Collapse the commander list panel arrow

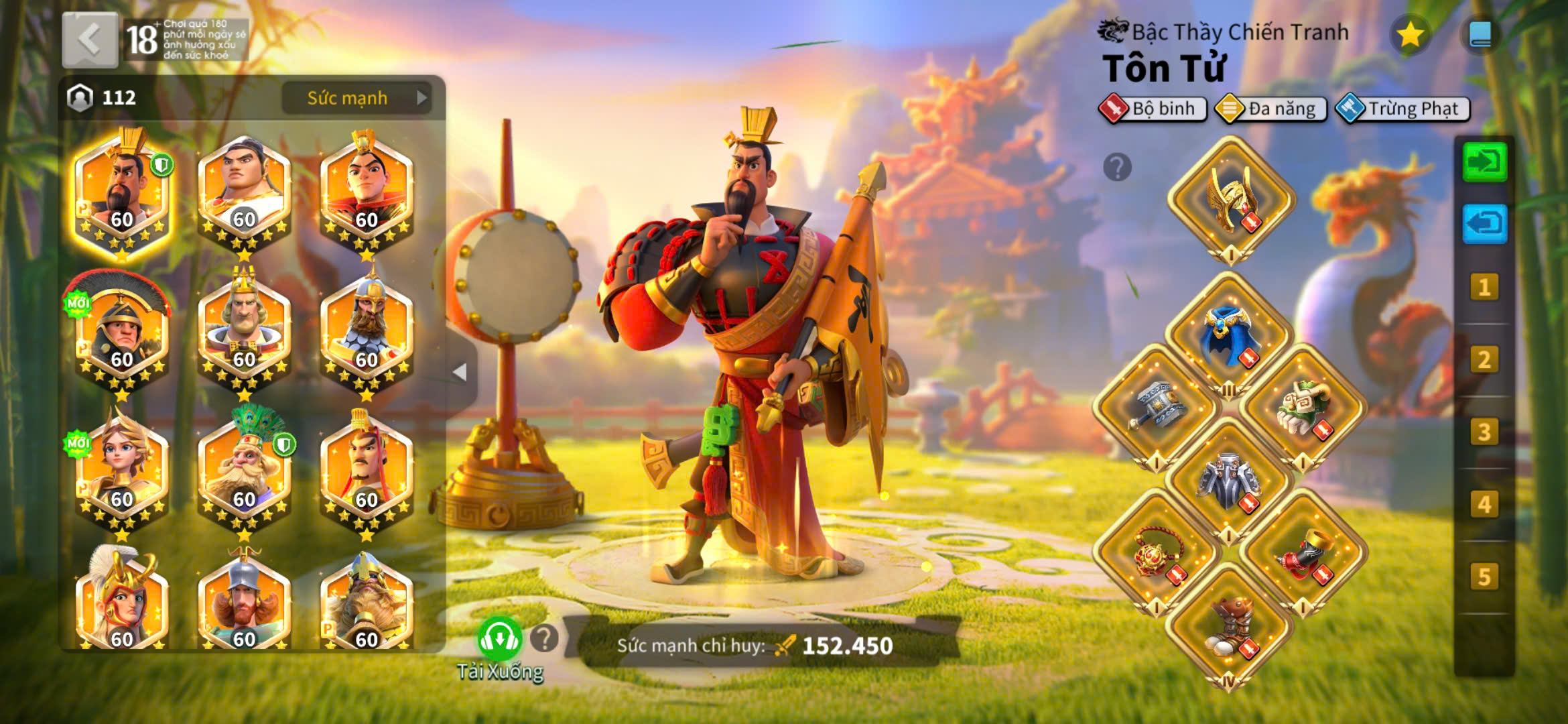460,372
